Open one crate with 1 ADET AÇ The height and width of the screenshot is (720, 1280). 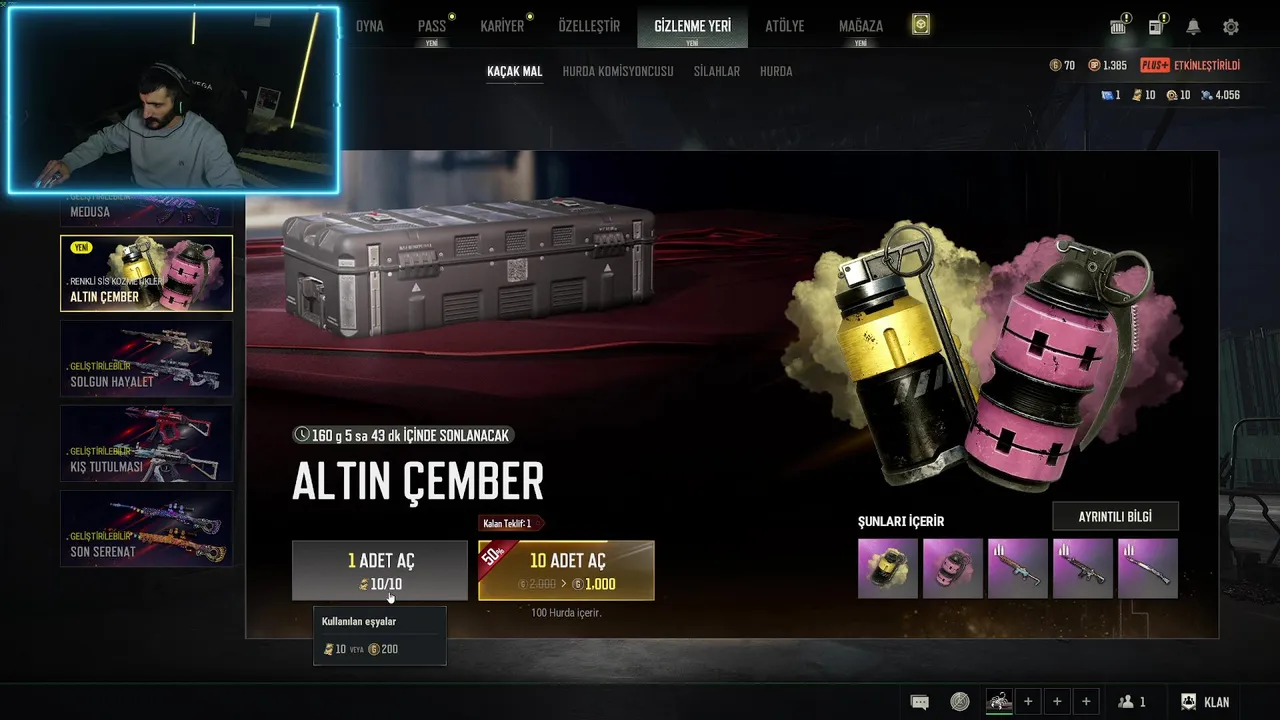380,570
